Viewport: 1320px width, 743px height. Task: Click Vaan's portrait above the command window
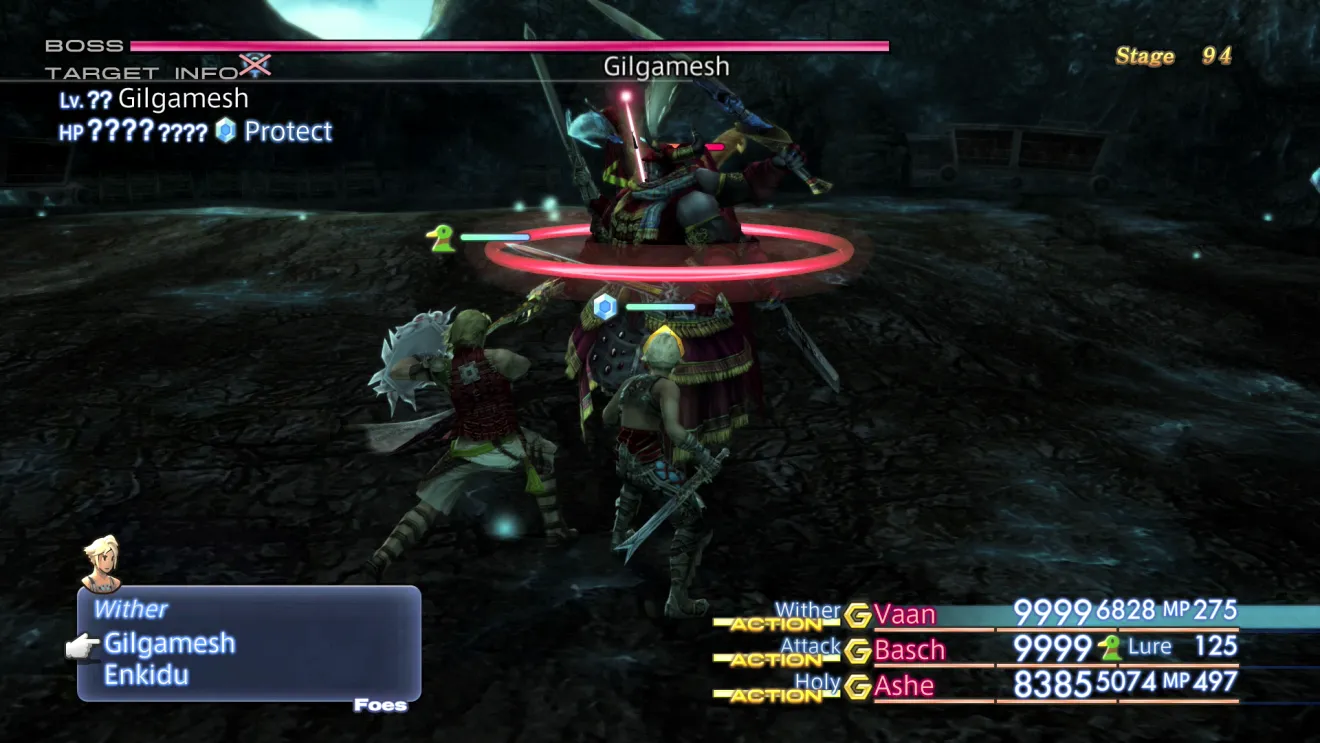[x=100, y=563]
